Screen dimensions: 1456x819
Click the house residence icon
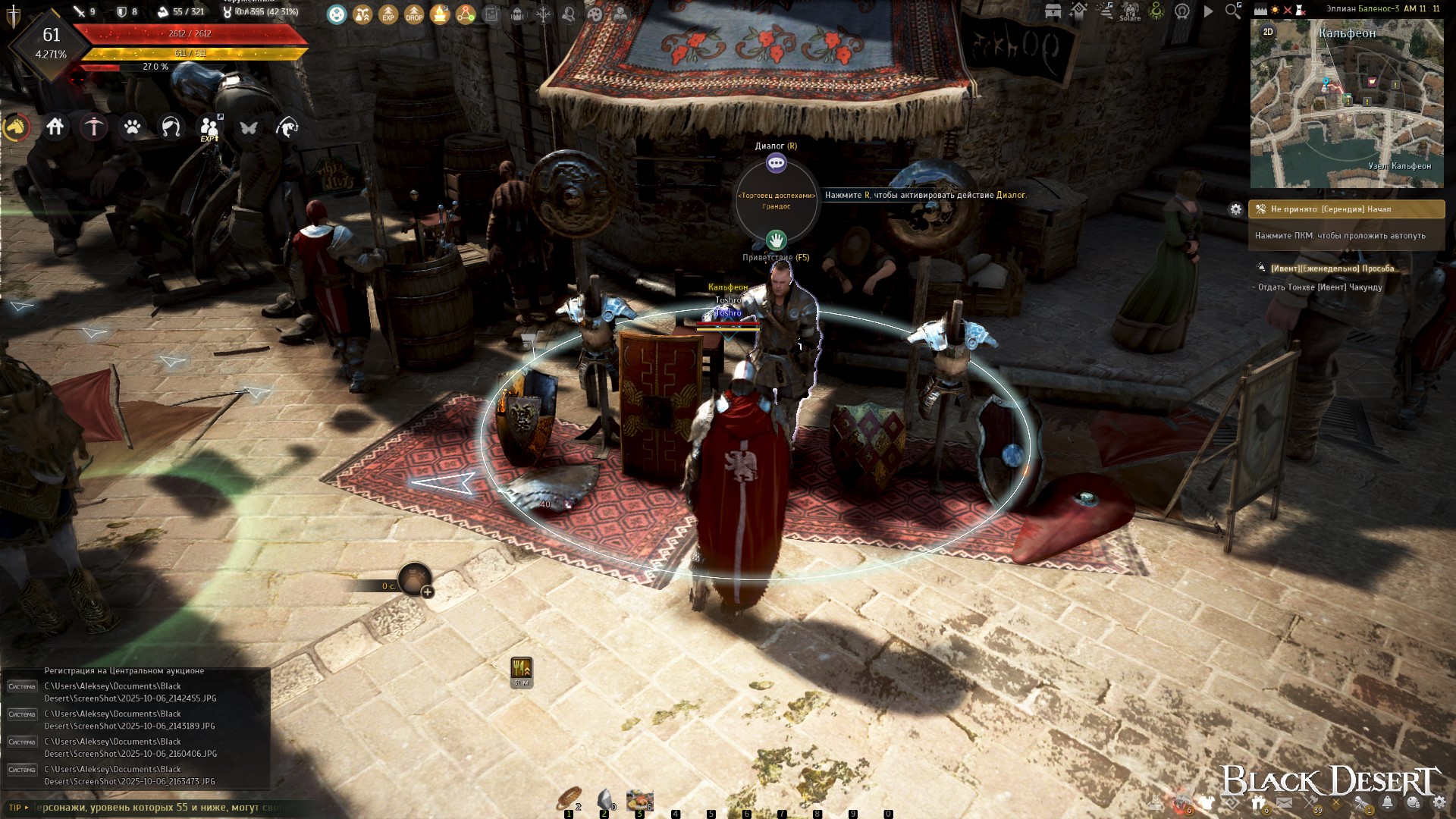tap(55, 127)
